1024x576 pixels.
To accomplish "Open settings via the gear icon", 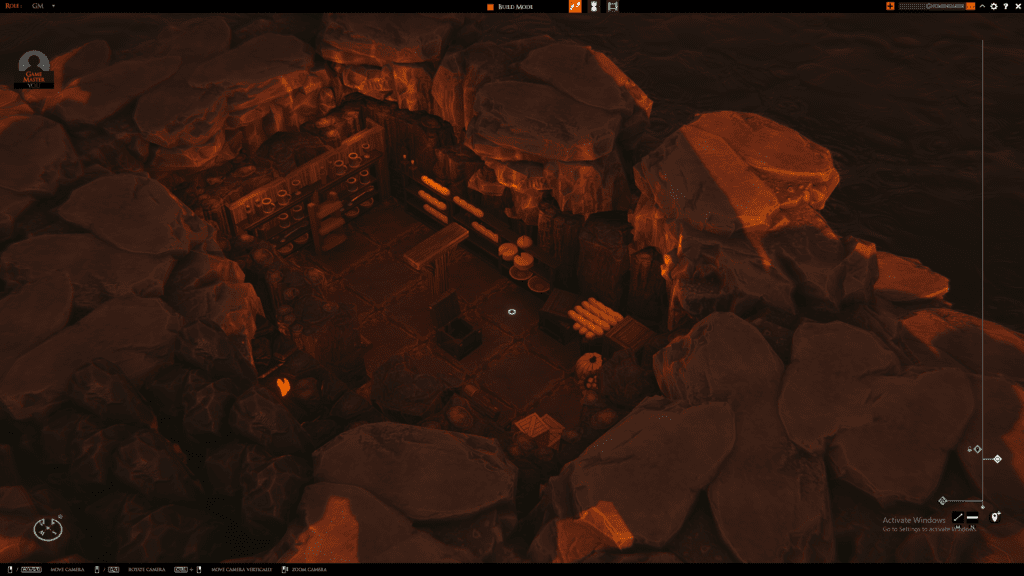I will pos(993,7).
